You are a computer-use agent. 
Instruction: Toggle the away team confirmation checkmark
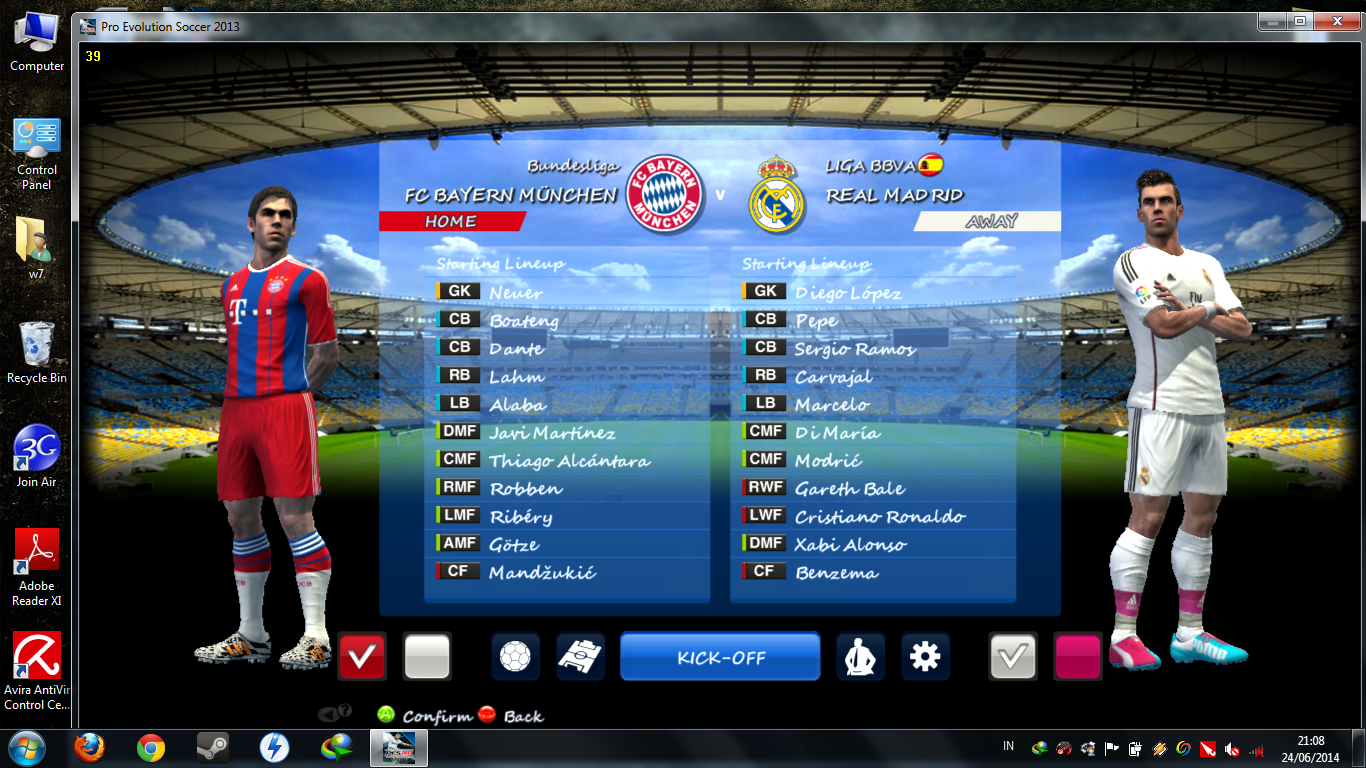tap(1016, 657)
